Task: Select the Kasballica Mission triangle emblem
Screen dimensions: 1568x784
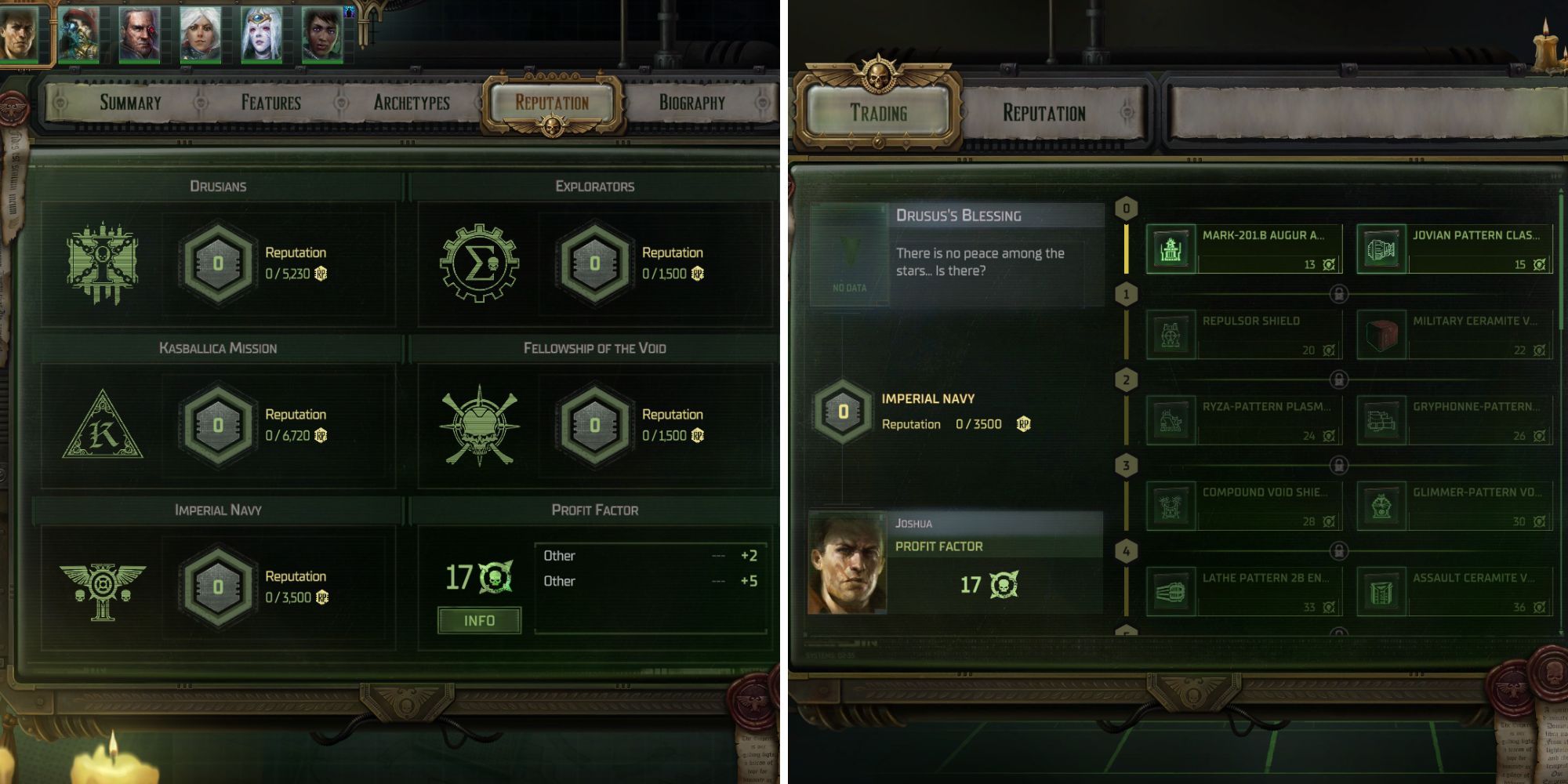Action: (x=103, y=428)
